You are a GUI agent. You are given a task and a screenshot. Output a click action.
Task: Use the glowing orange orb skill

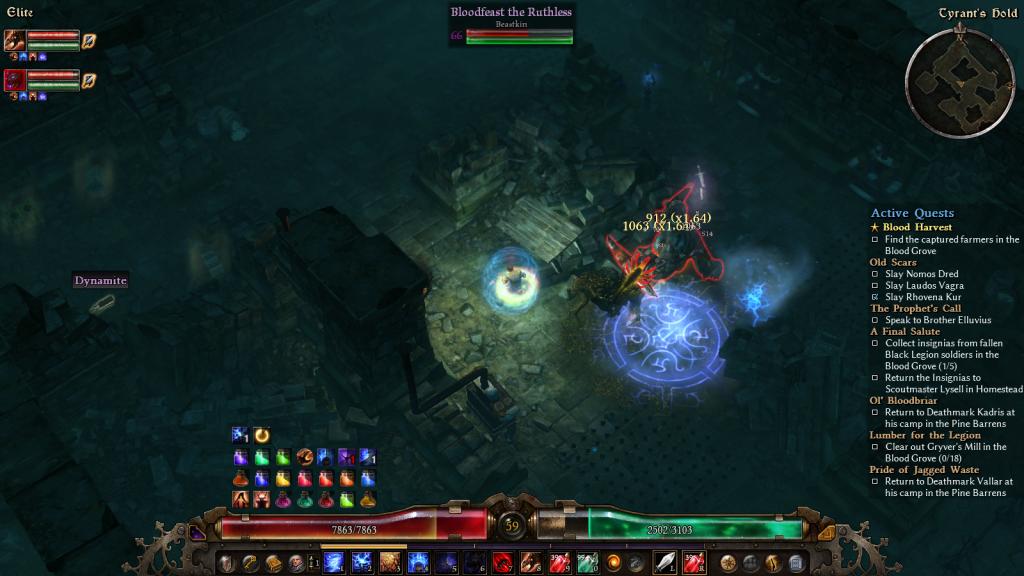(613, 562)
